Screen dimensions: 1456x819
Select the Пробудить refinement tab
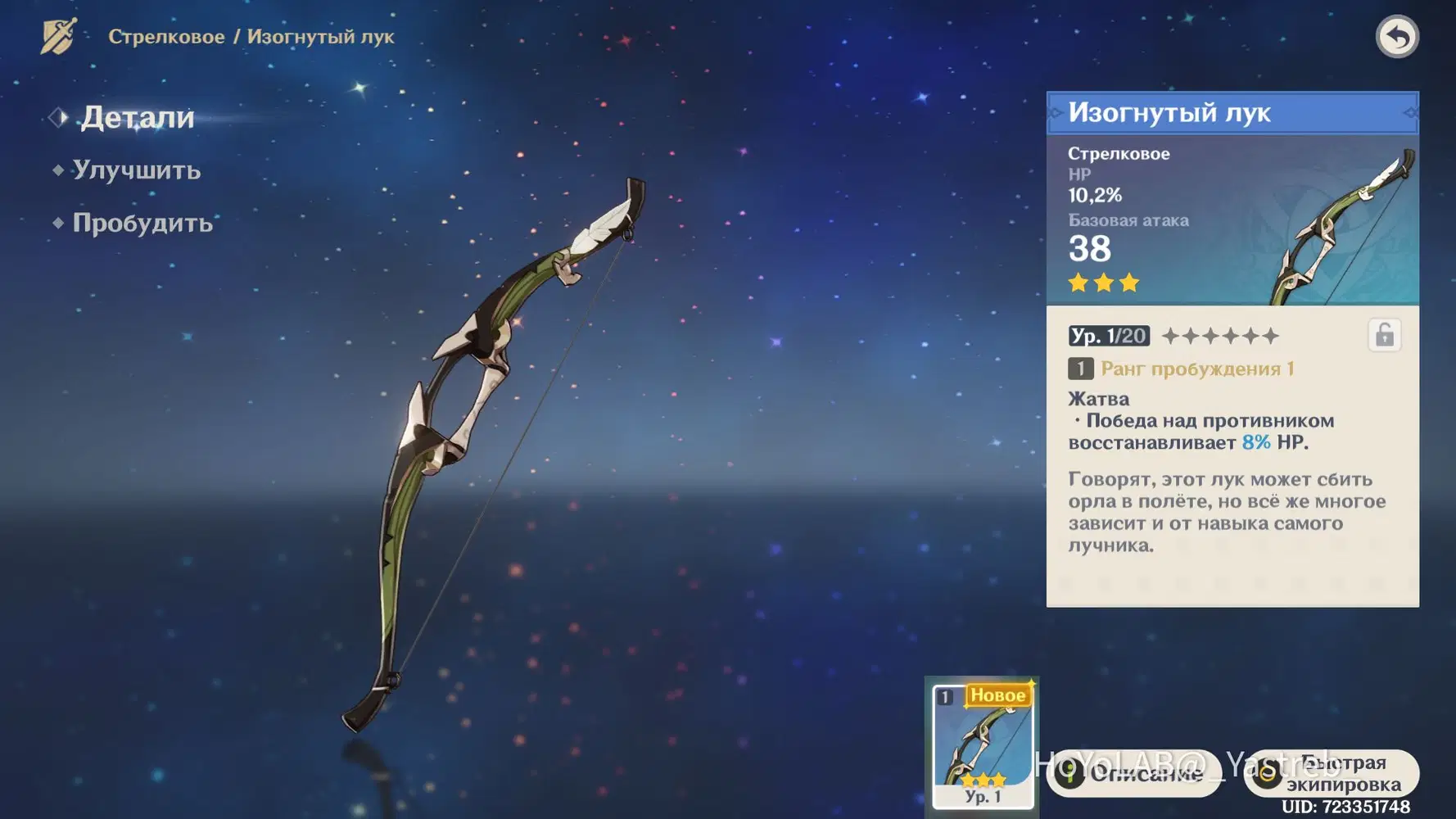click(142, 223)
